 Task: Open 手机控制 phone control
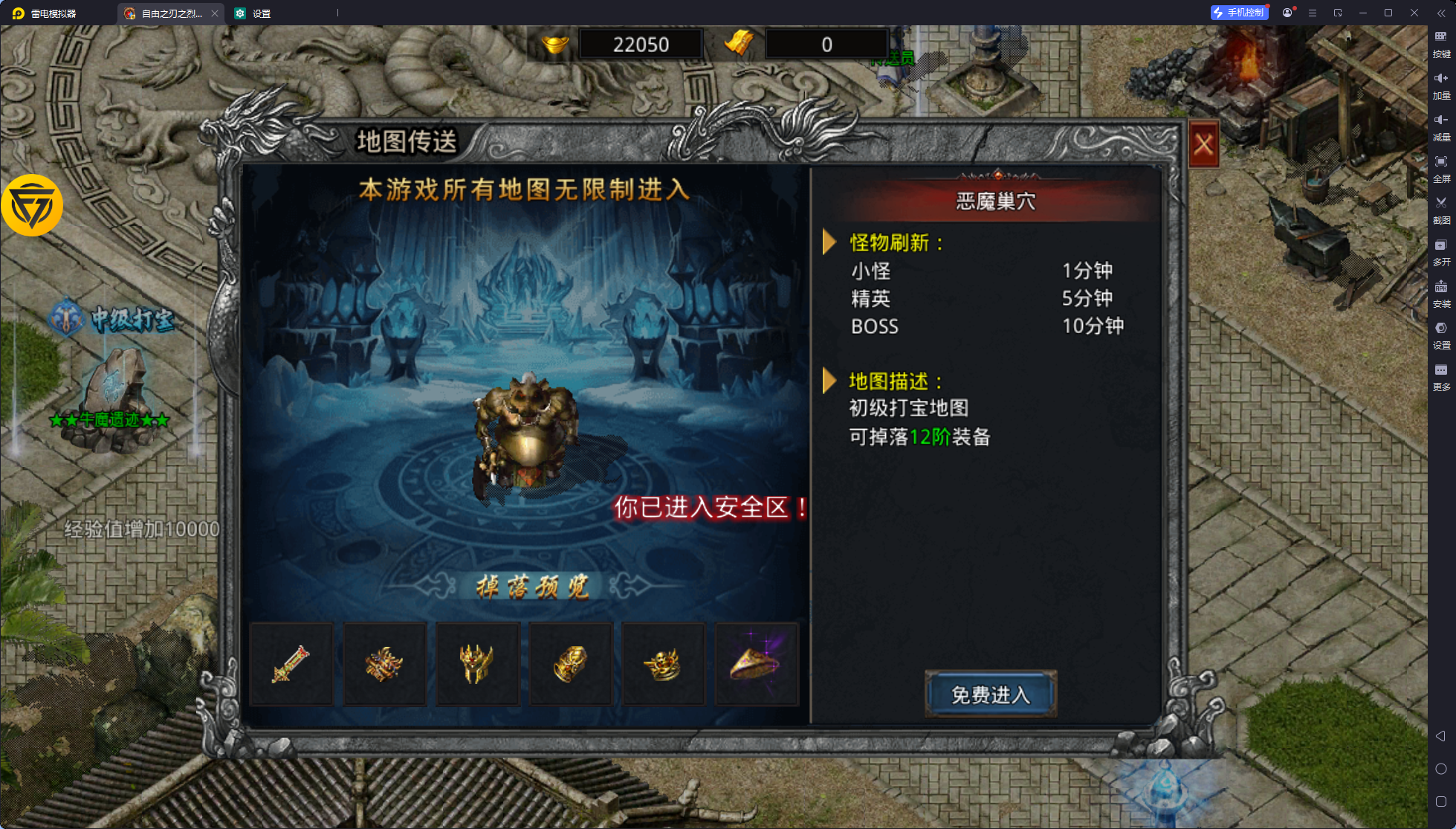coord(1240,12)
